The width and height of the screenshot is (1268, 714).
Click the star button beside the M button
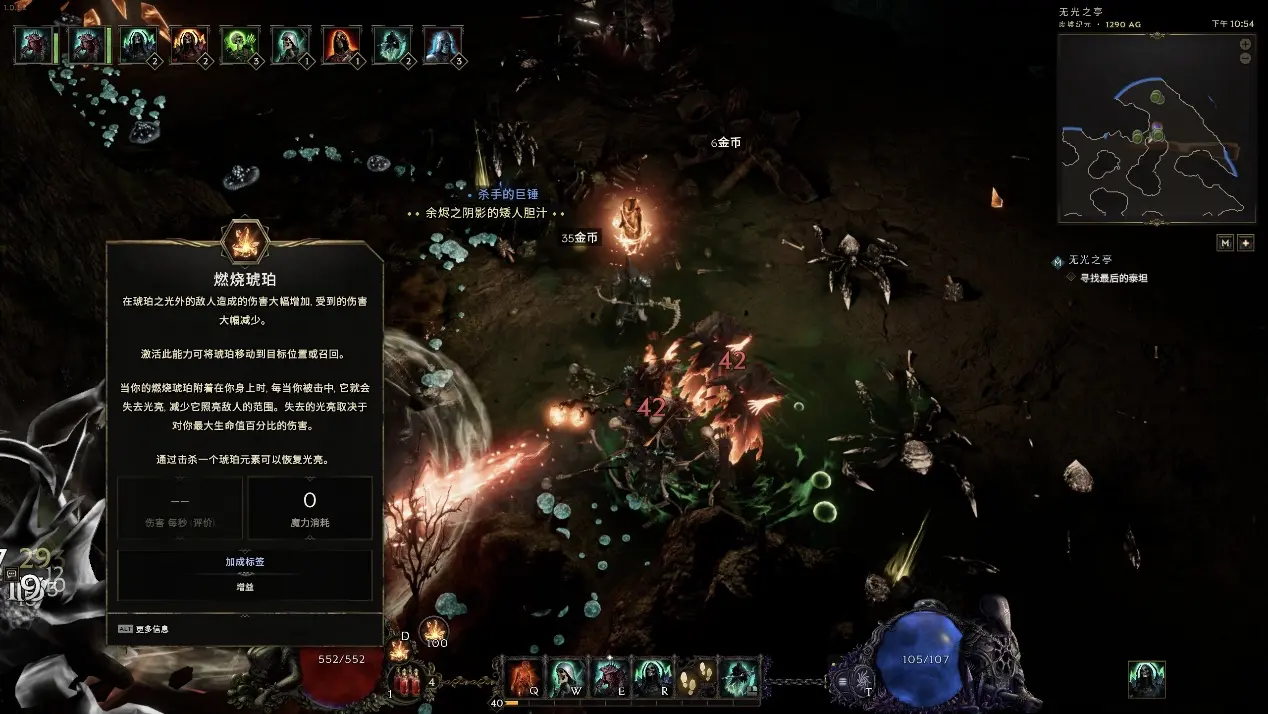coord(1246,242)
